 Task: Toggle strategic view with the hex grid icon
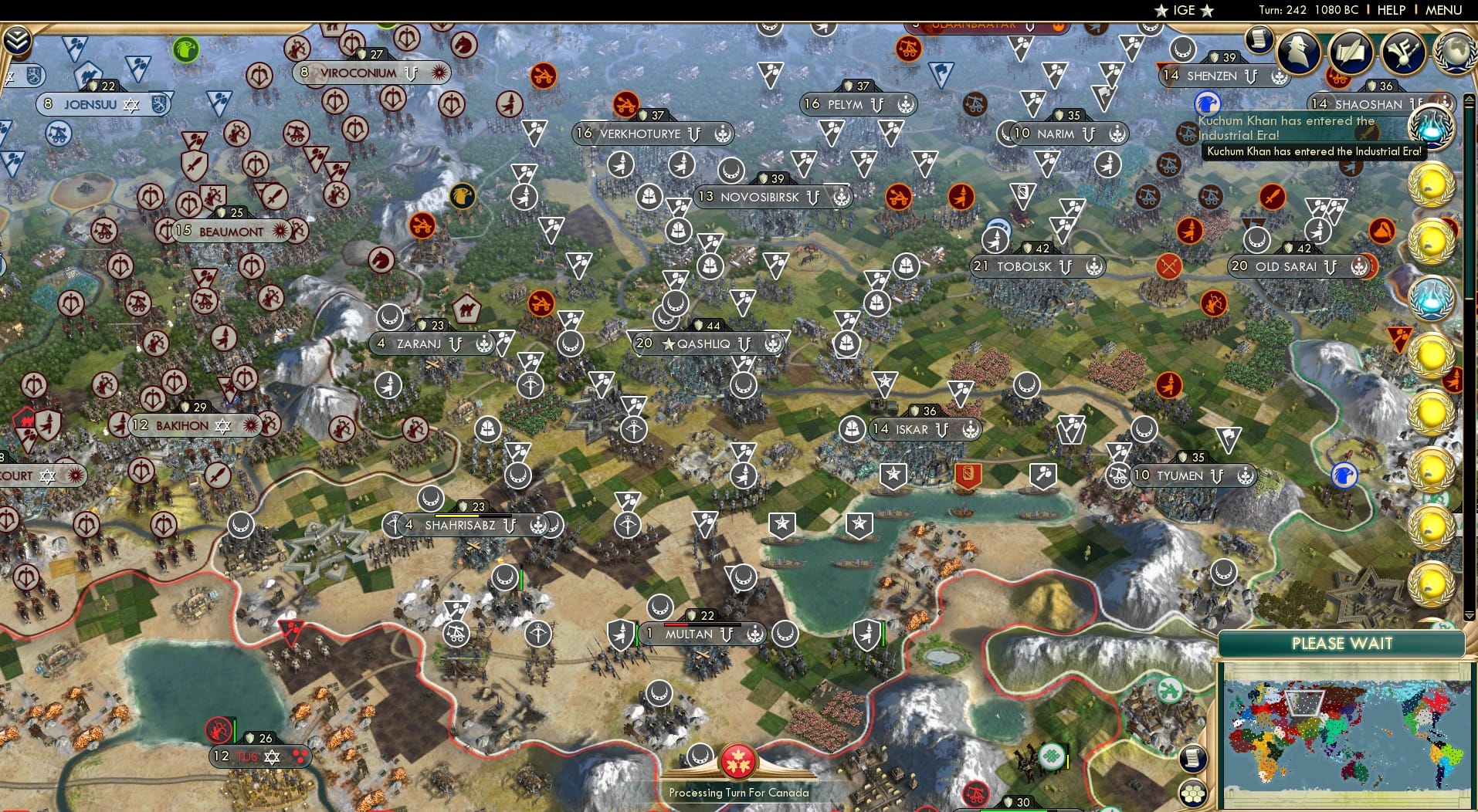1193,791
